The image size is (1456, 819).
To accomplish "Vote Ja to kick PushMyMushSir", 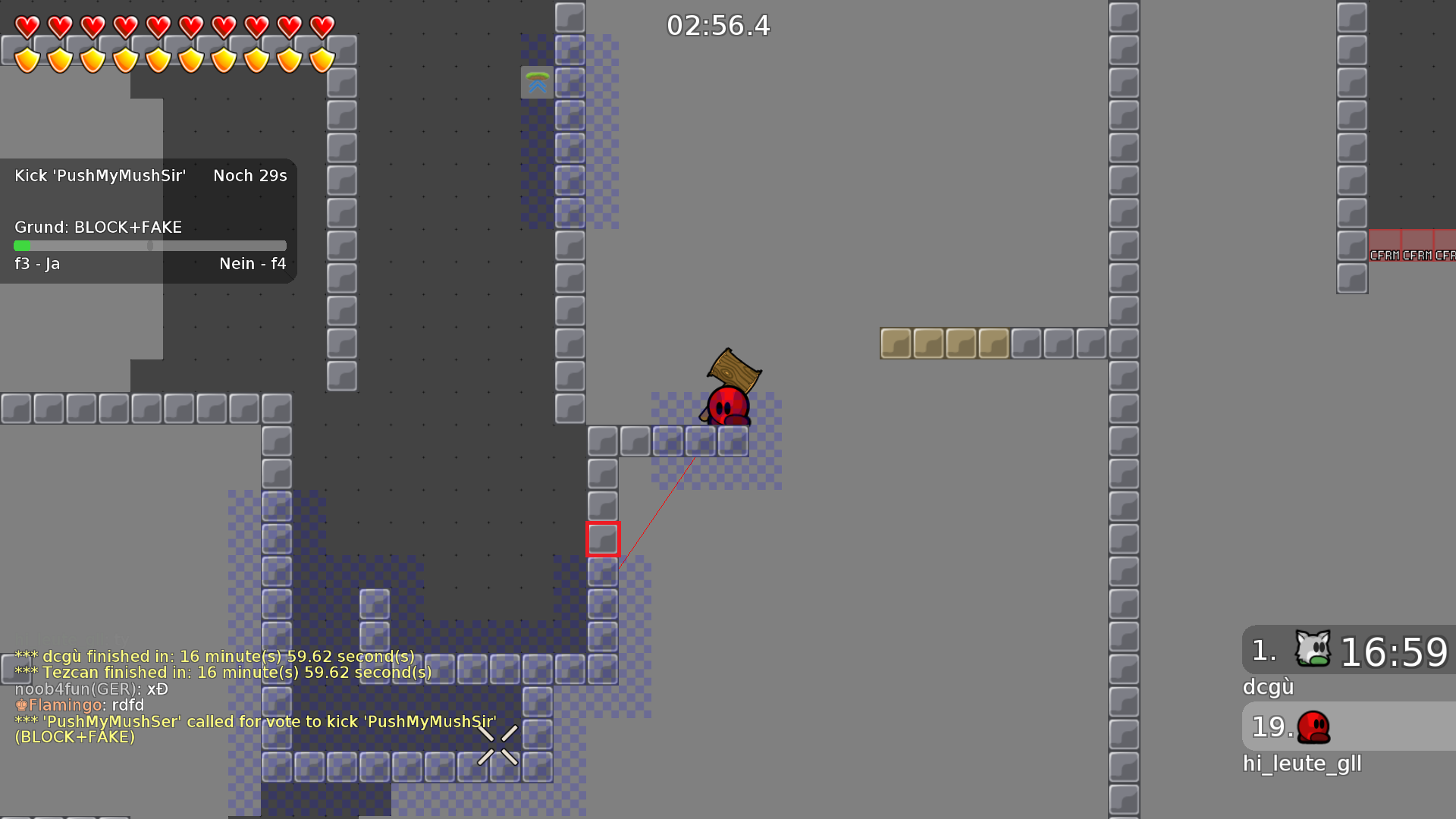I will [36, 264].
